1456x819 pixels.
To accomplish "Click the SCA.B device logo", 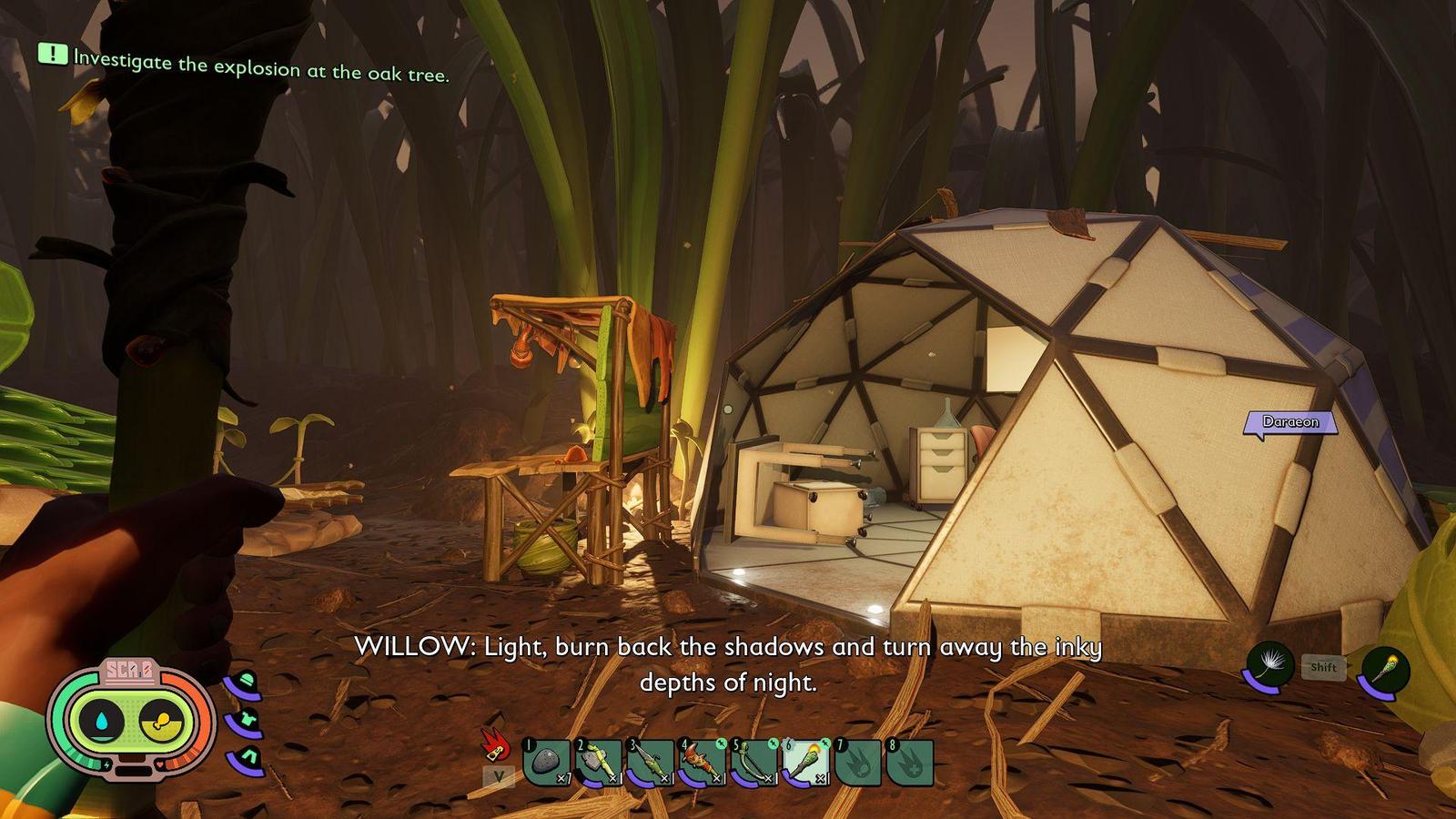I will 129,672.
